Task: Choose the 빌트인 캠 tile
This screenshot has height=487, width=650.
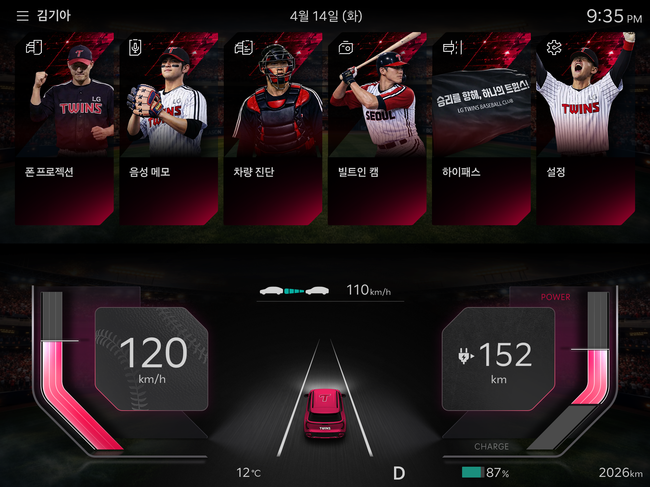Action: (378, 130)
